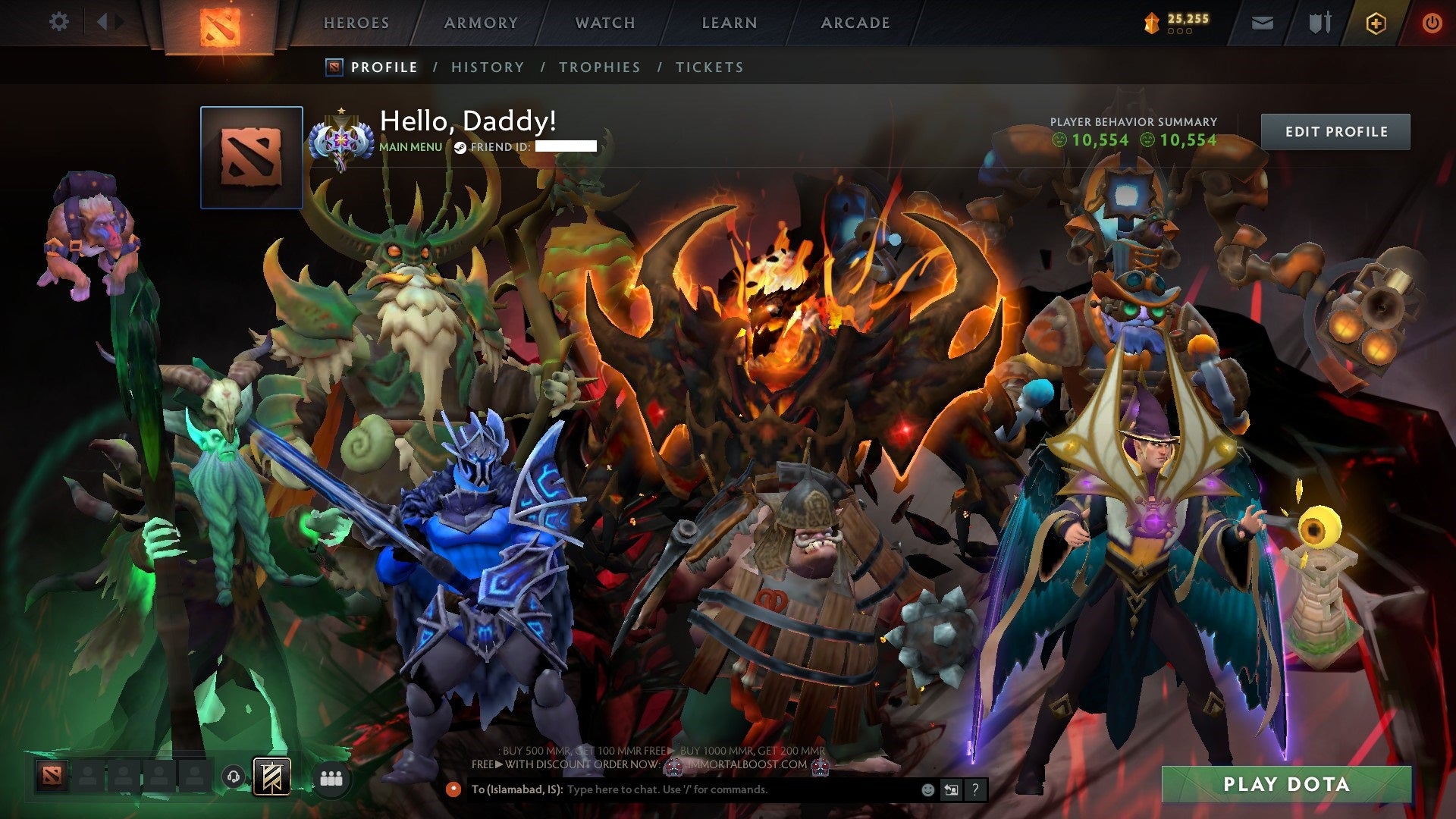Open the ARCADE menu
Image resolution: width=1456 pixels, height=819 pixels.
tap(855, 23)
